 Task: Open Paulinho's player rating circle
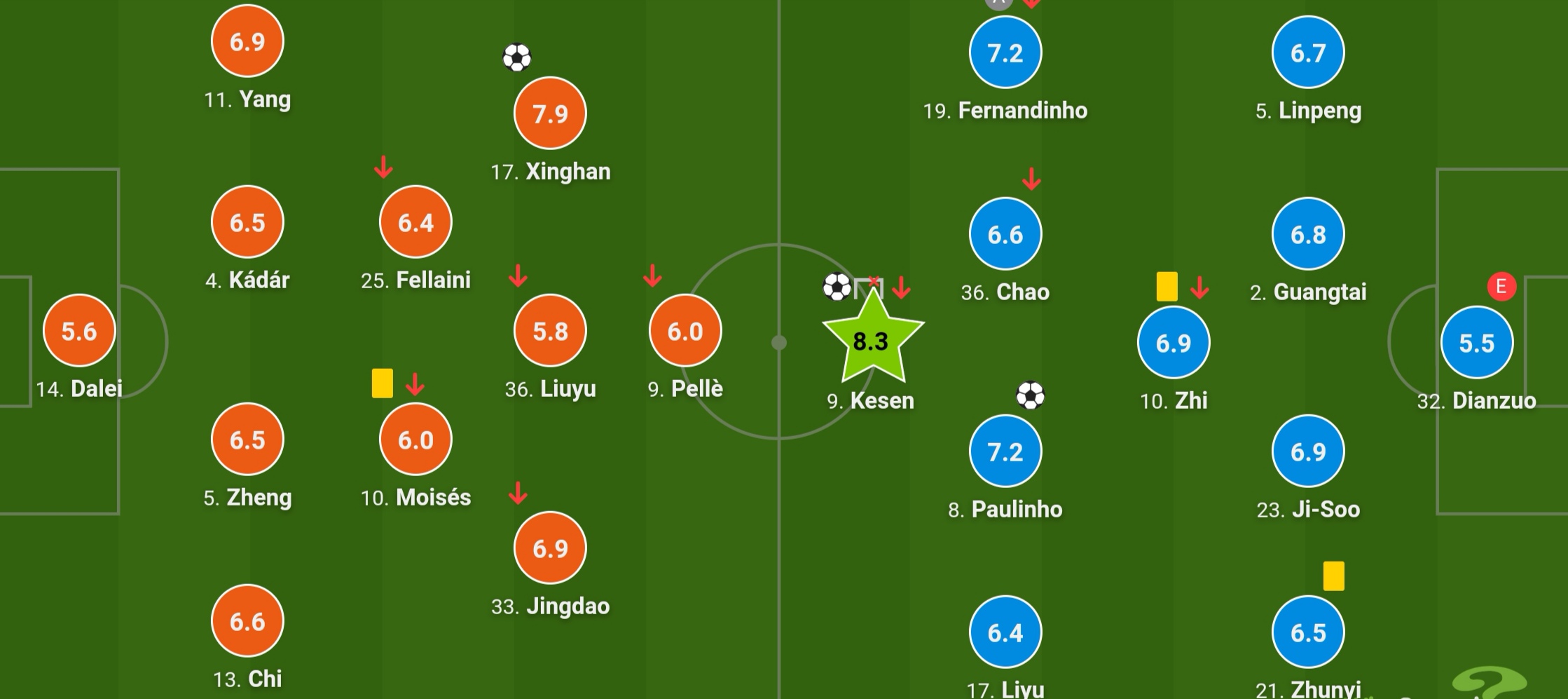coord(1005,452)
